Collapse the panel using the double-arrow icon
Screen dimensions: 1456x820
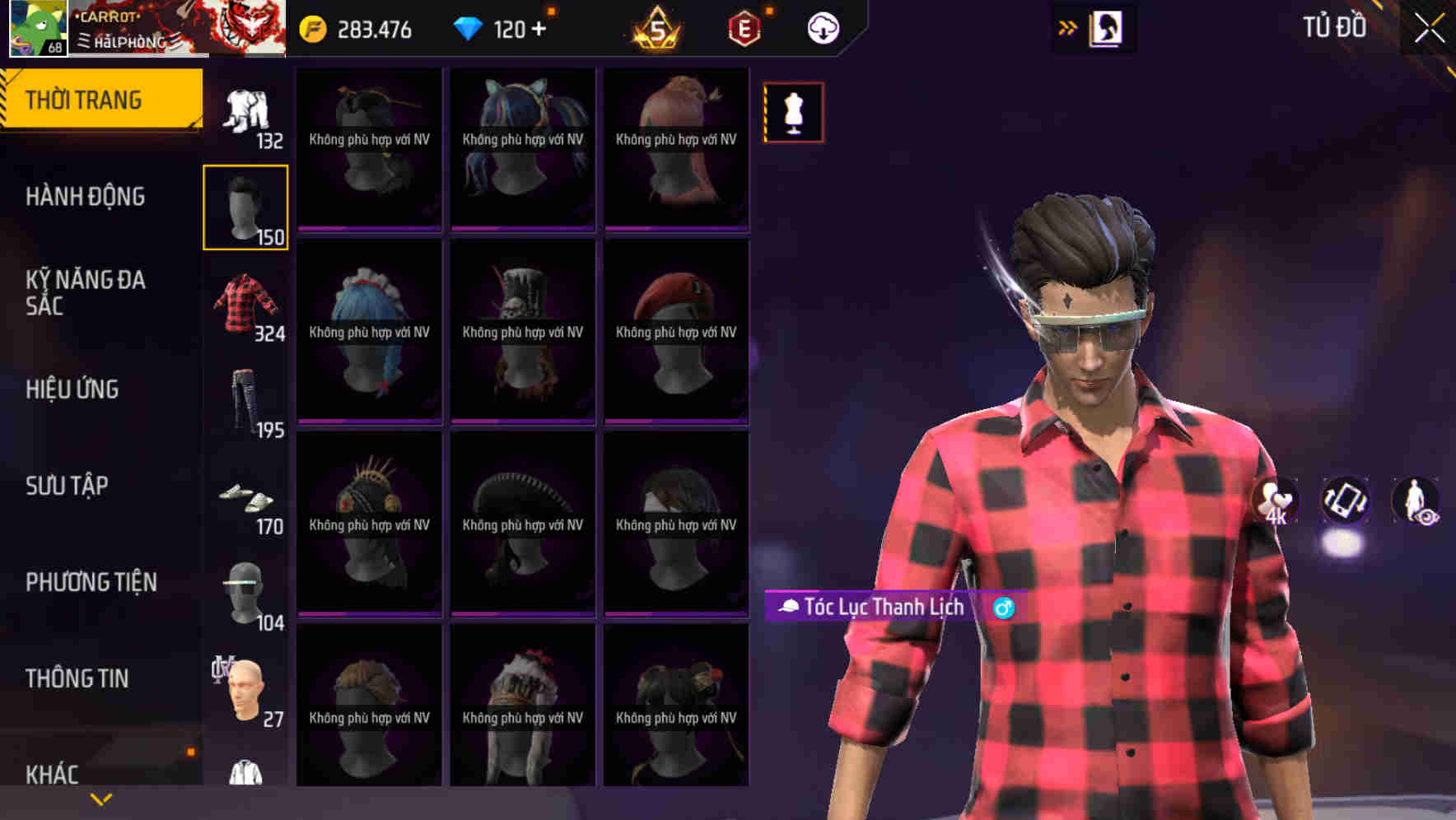(1065, 27)
